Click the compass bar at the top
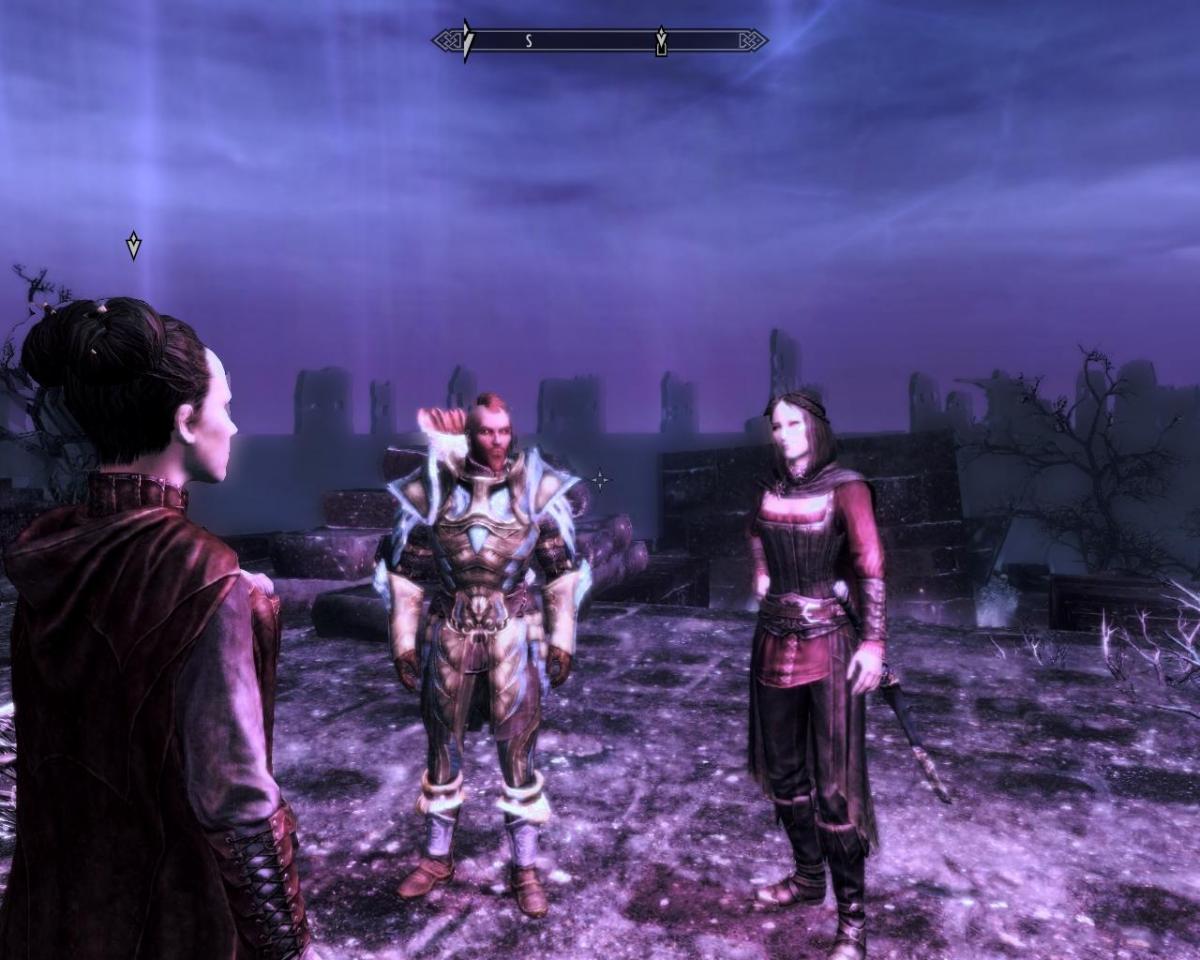 point(599,41)
